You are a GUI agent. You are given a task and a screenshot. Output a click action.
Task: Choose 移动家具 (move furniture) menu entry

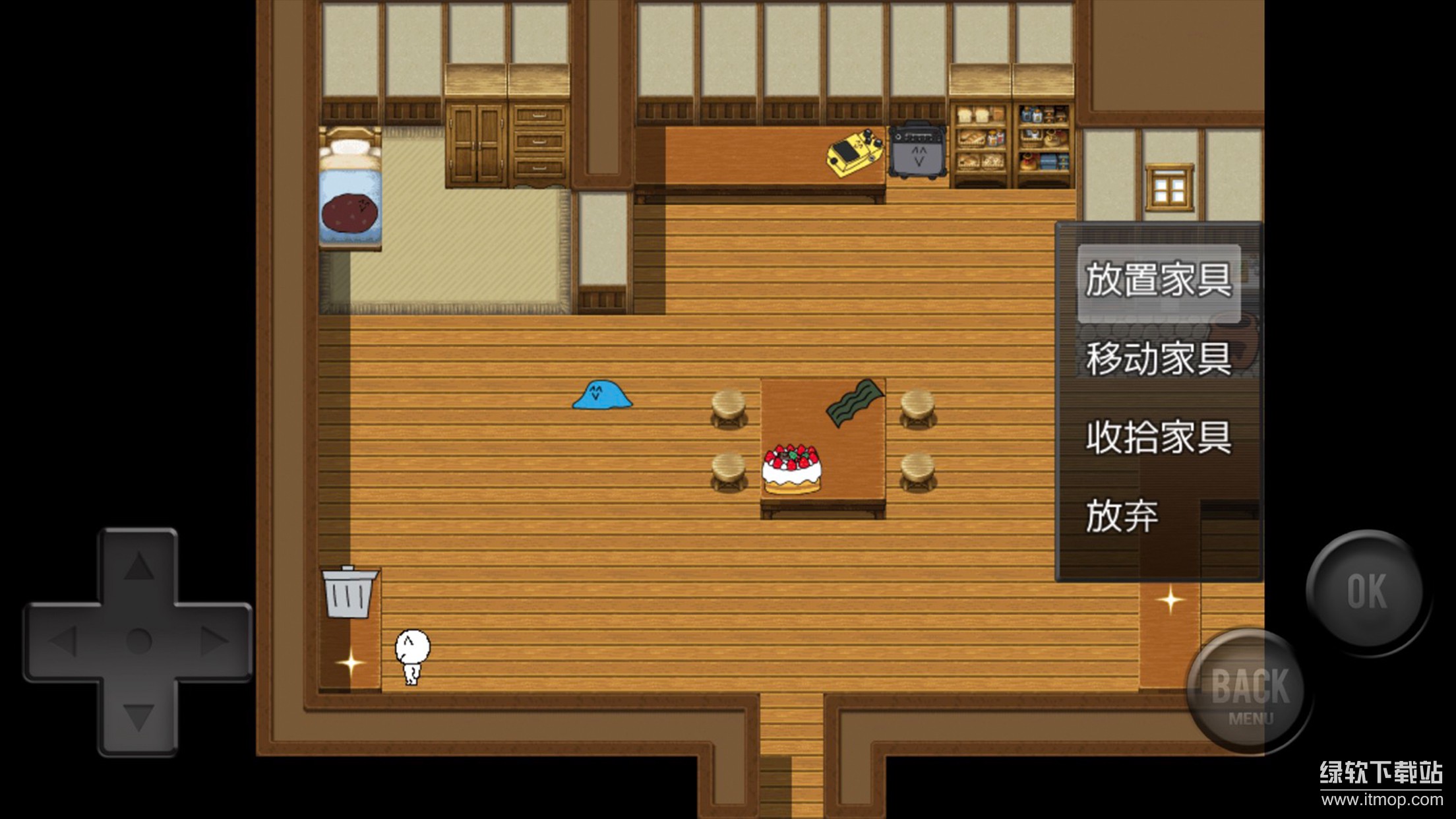(1159, 359)
